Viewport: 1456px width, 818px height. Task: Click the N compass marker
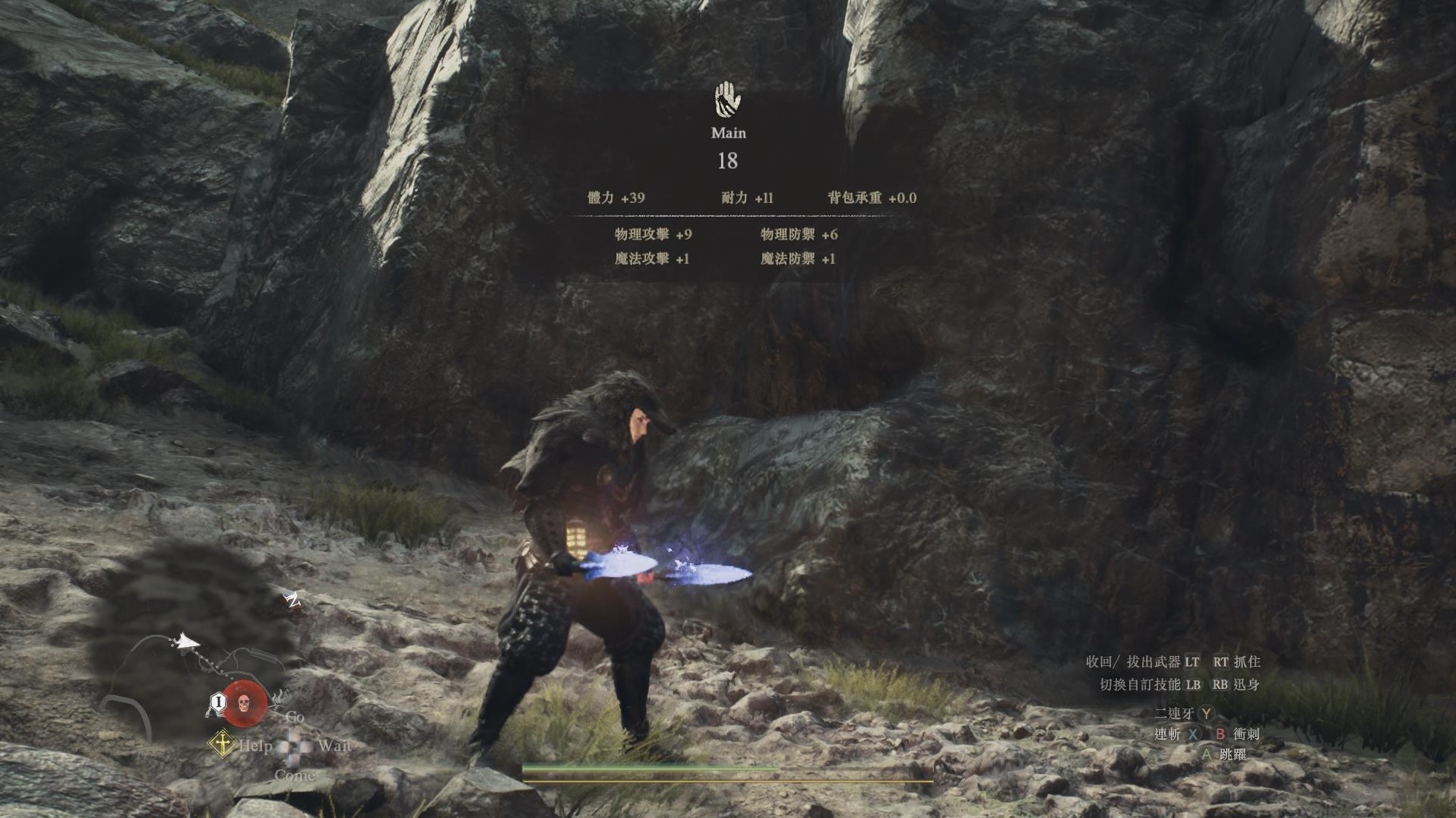click(293, 601)
